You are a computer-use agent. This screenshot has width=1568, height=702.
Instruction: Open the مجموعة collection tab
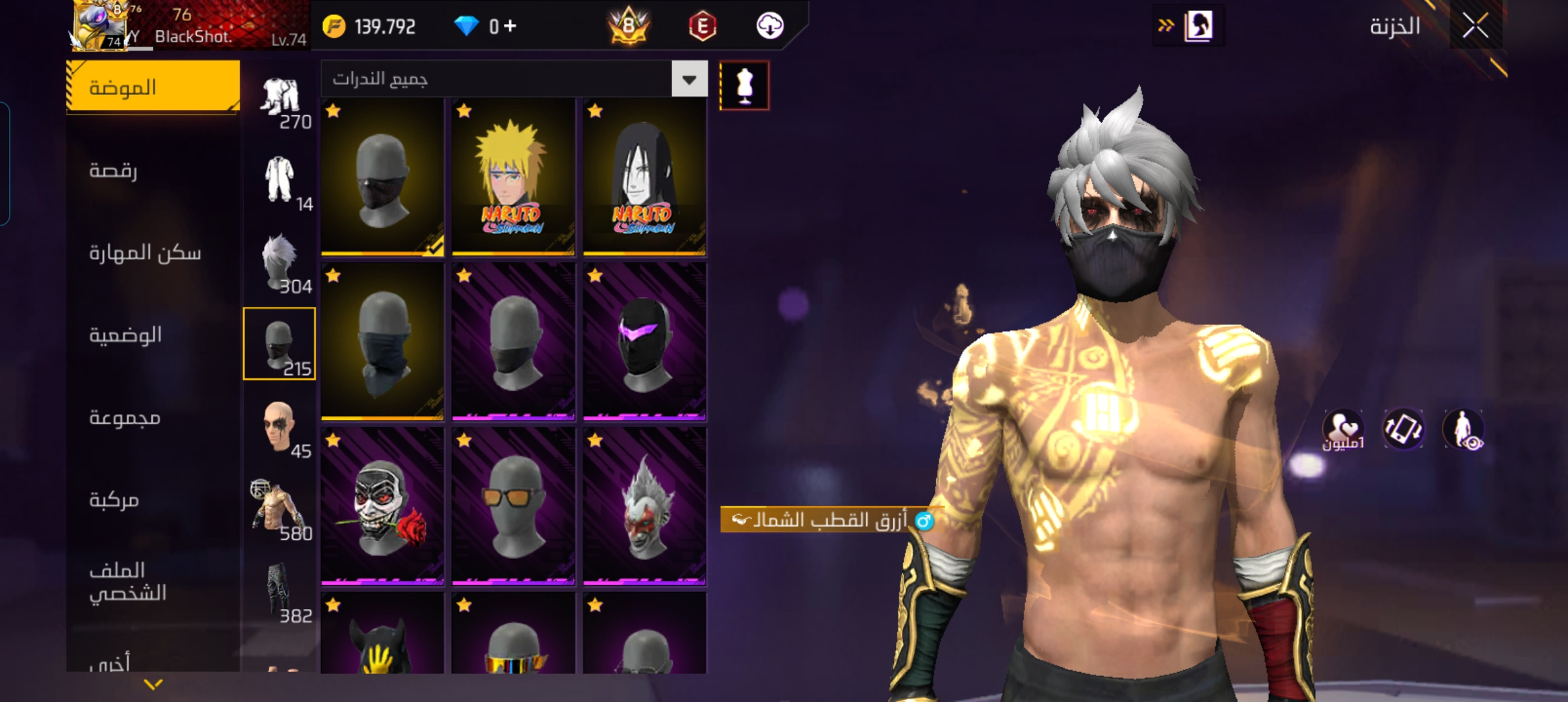pos(153,417)
